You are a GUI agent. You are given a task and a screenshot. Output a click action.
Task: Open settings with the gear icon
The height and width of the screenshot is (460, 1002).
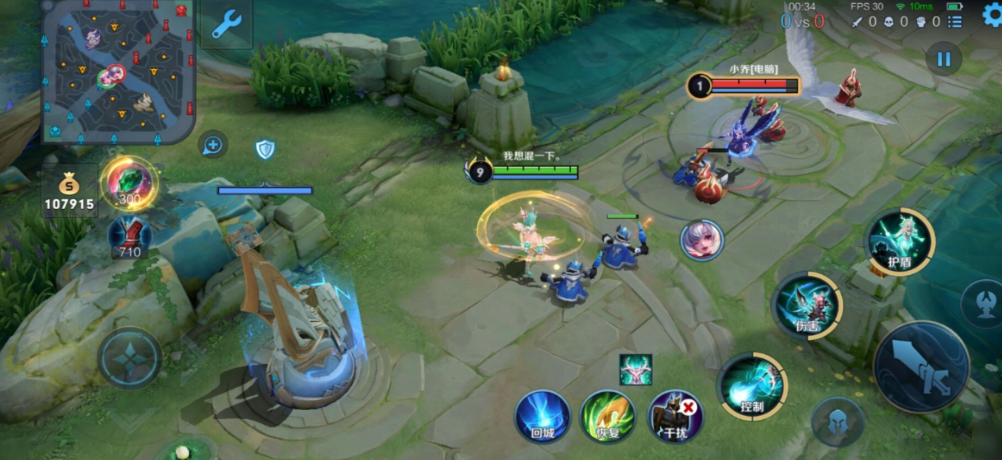pos(990,14)
